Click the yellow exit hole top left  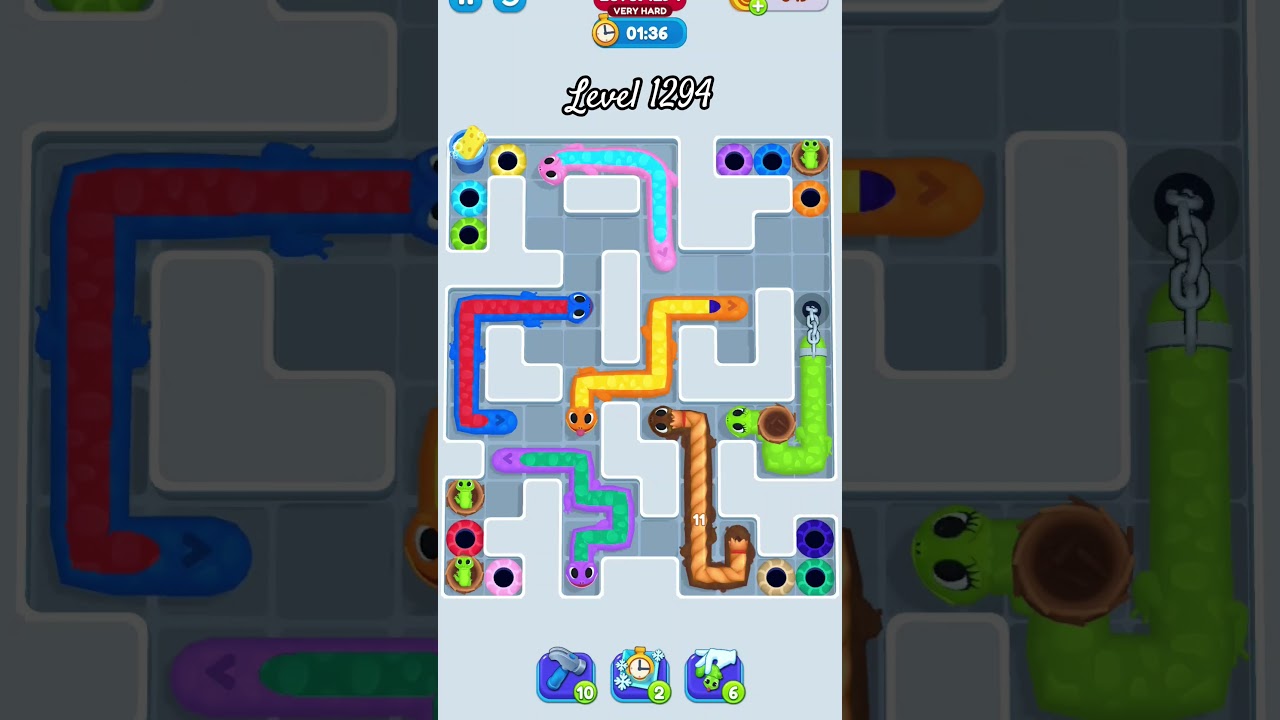(506, 160)
